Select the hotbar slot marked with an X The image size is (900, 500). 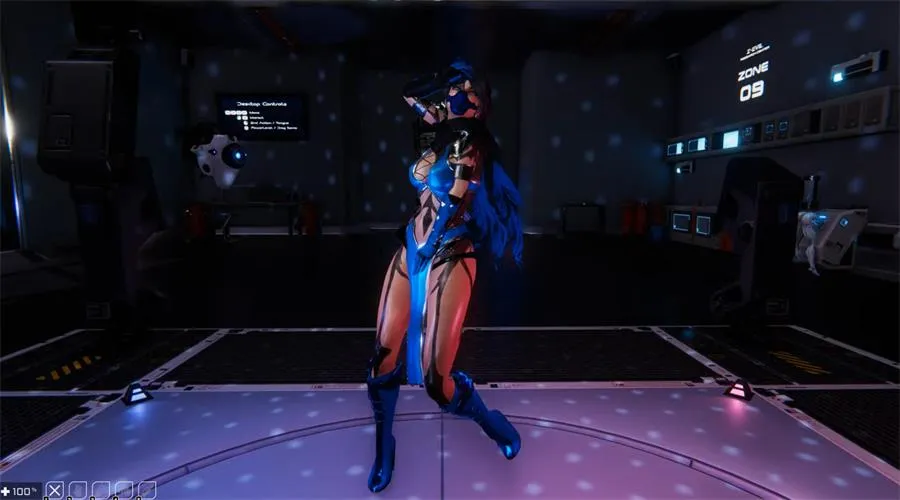[56, 490]
